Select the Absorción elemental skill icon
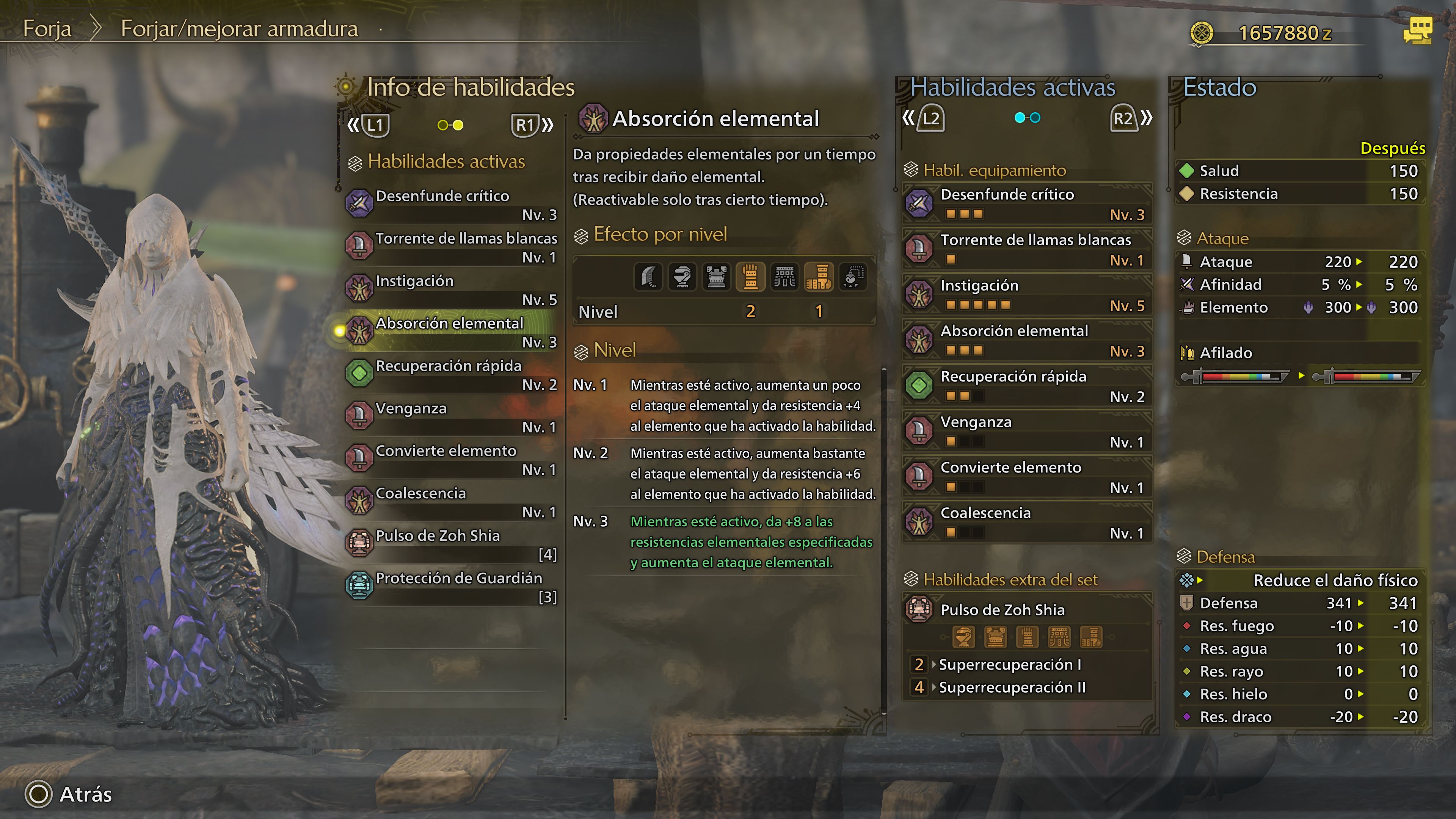This screenshot has height=819, width=1456. tap(359, 331)
